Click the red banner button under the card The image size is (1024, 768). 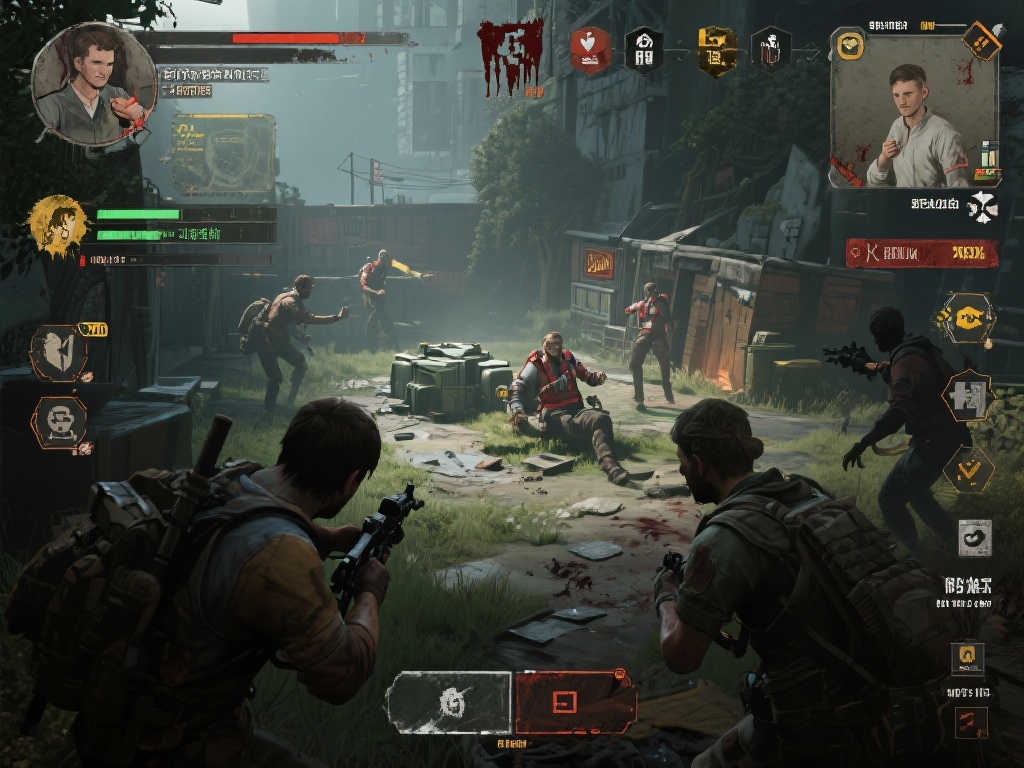tap(921, 253)
